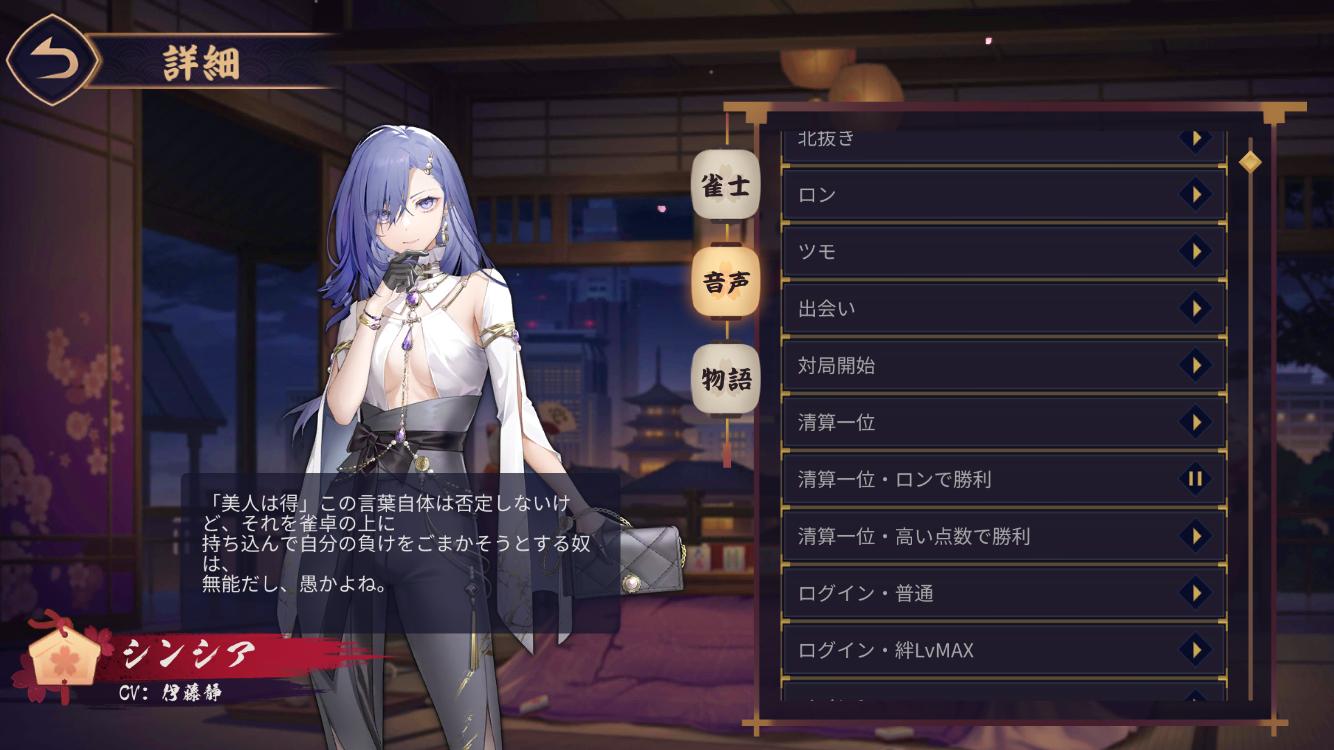Pause the 清算一位・ロンで勝利 voice line
This screenshot has height=750, width=1334.
click(x=1194, y=479)
